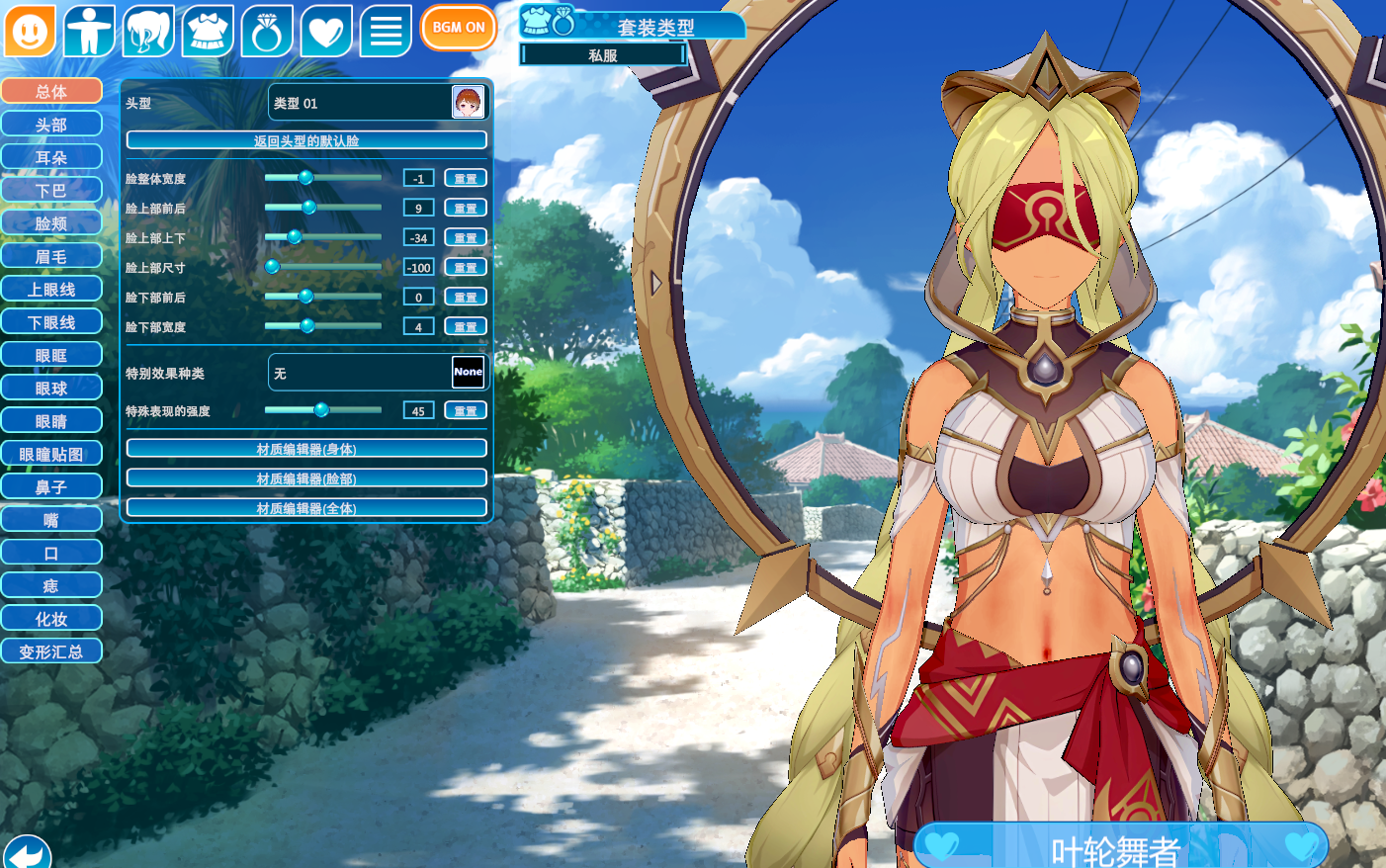Viewport: 1386px width, 868px height.
Task: Open the 变形汇总 tab
Action: click(51, 651)
